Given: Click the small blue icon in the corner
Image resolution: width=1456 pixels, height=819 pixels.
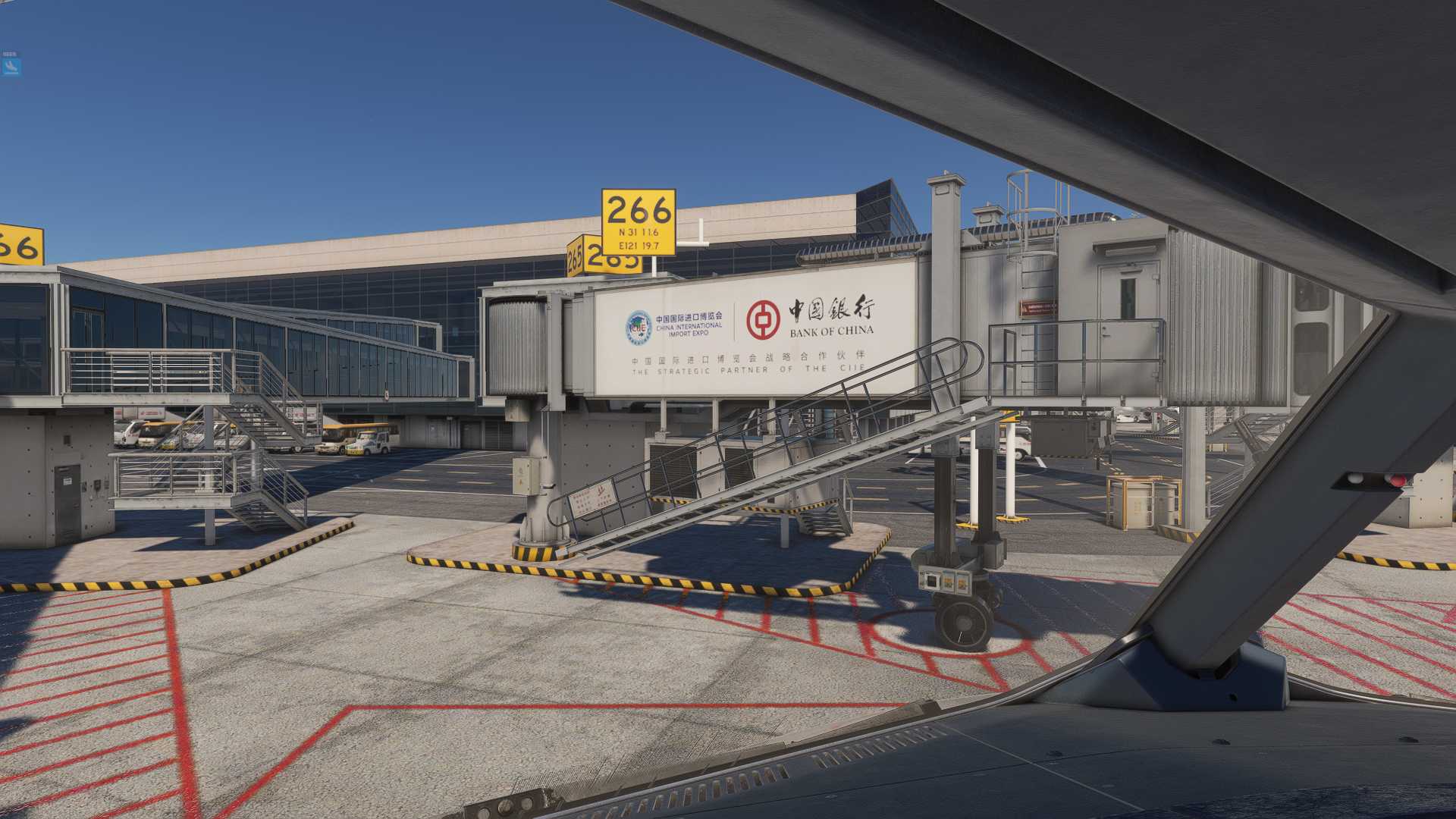Looking at the screenshot, I should [11, 67].
